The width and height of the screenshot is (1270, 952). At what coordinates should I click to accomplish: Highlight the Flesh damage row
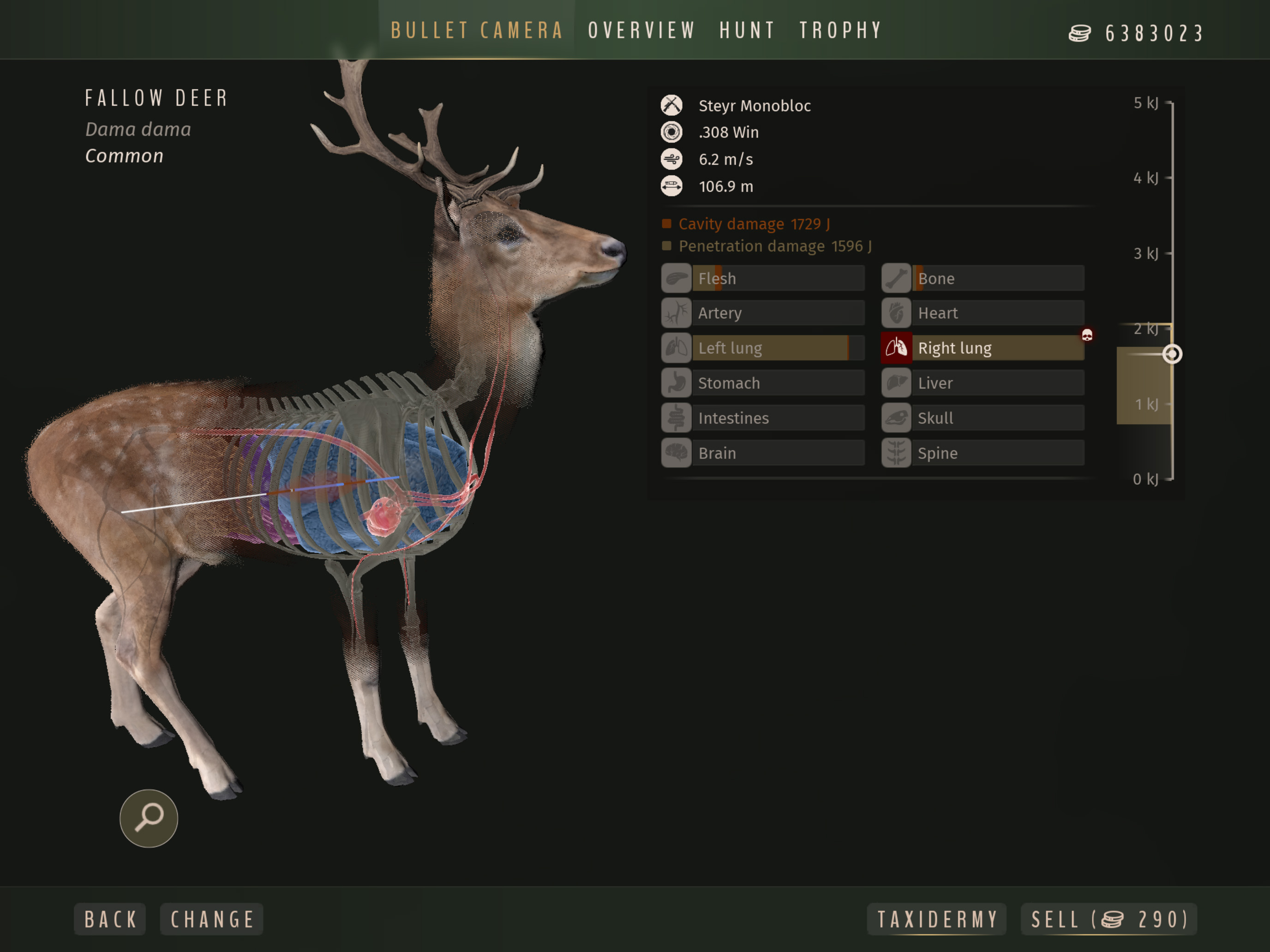pyautogui.click(x=763, y=279)
